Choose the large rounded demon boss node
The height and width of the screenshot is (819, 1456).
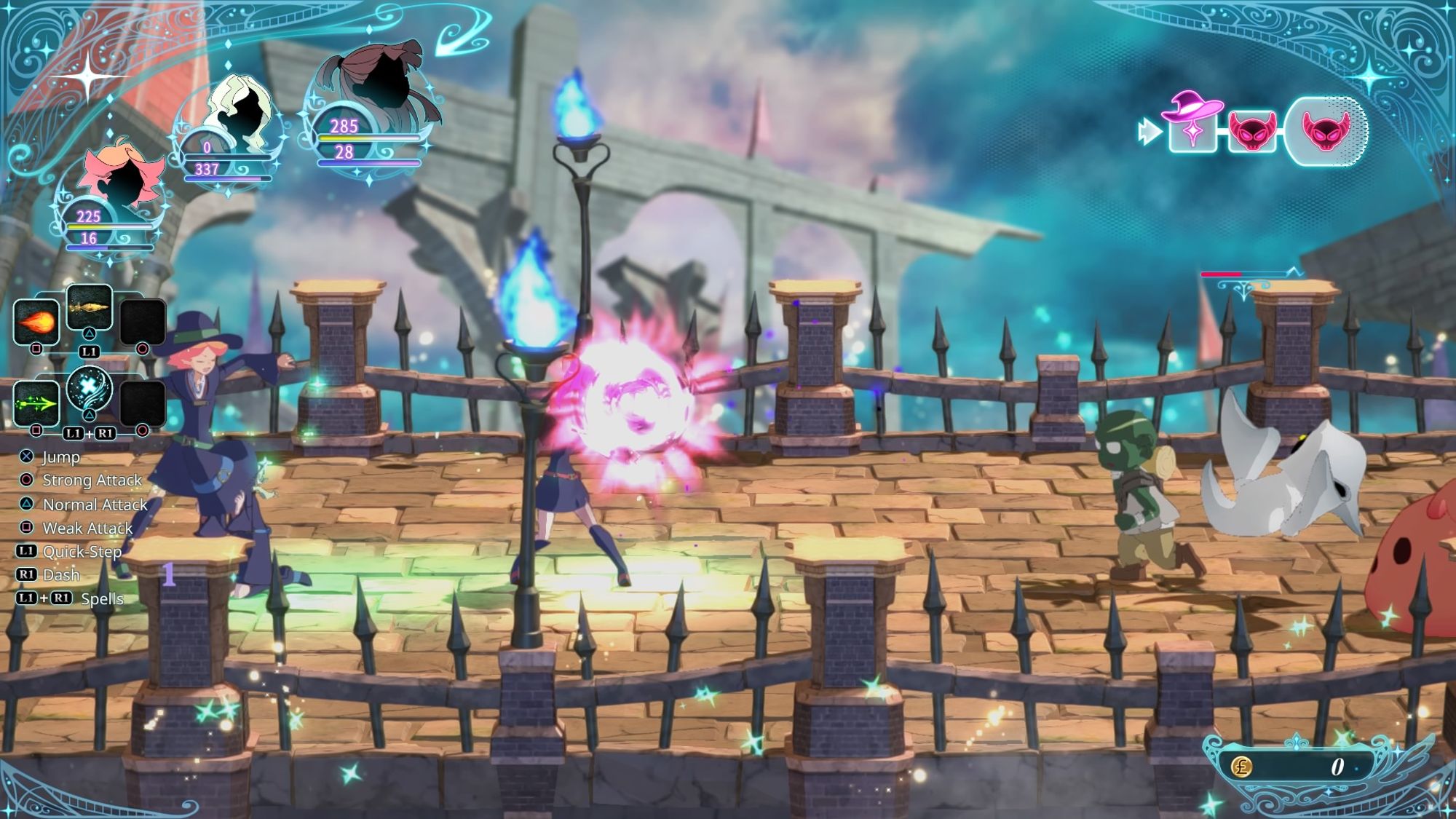pos(1325,131)
